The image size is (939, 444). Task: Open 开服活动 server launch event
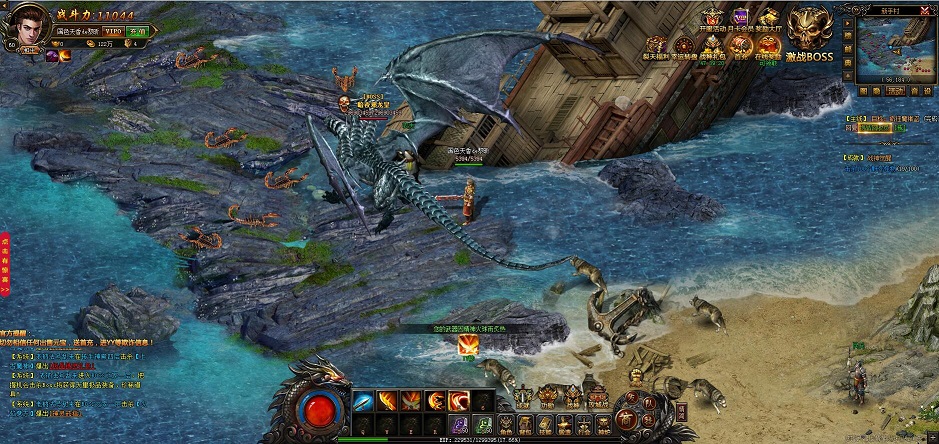(713, 19)
